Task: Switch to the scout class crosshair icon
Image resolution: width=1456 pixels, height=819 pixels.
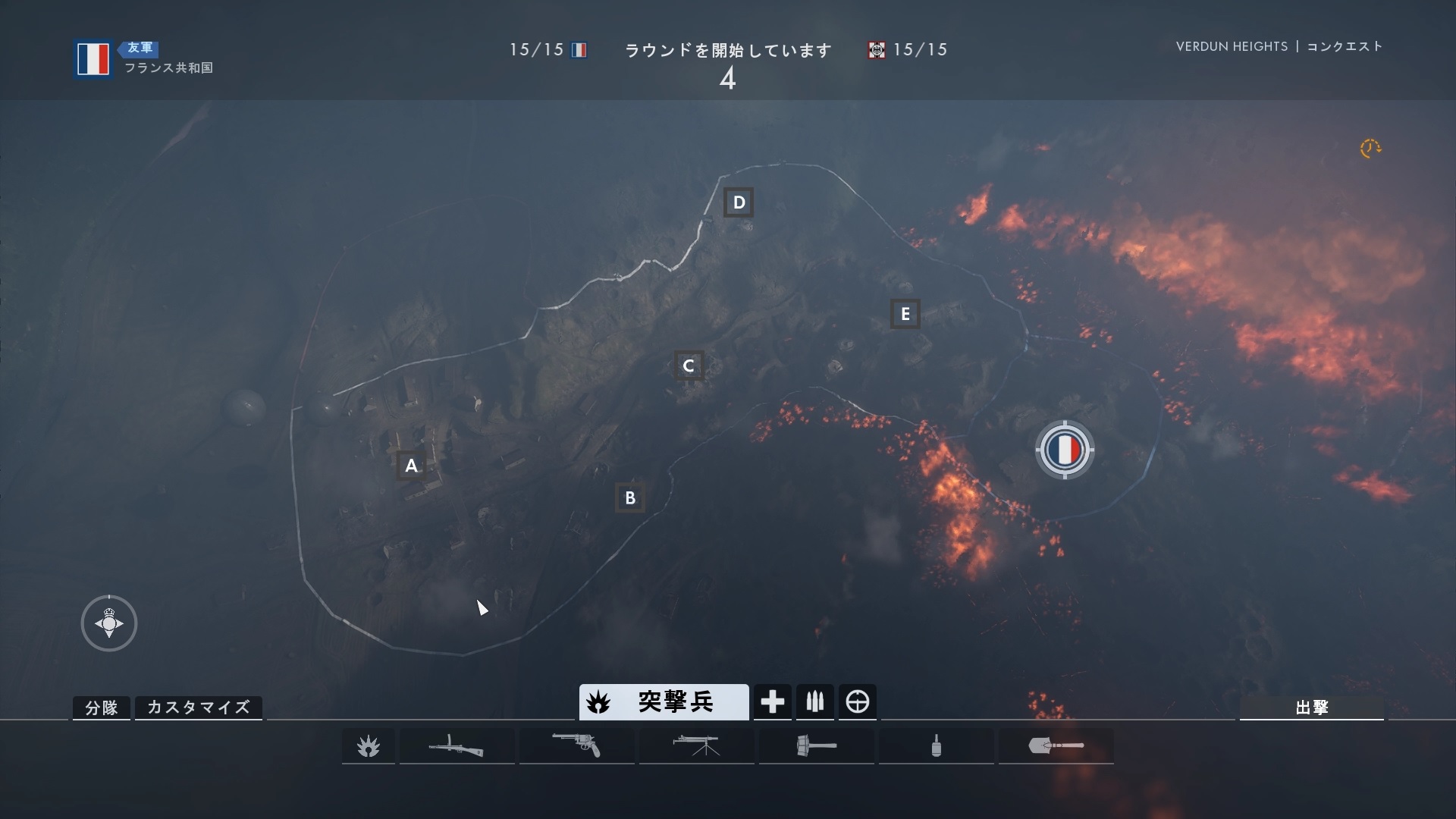Action: pos(857,702)
